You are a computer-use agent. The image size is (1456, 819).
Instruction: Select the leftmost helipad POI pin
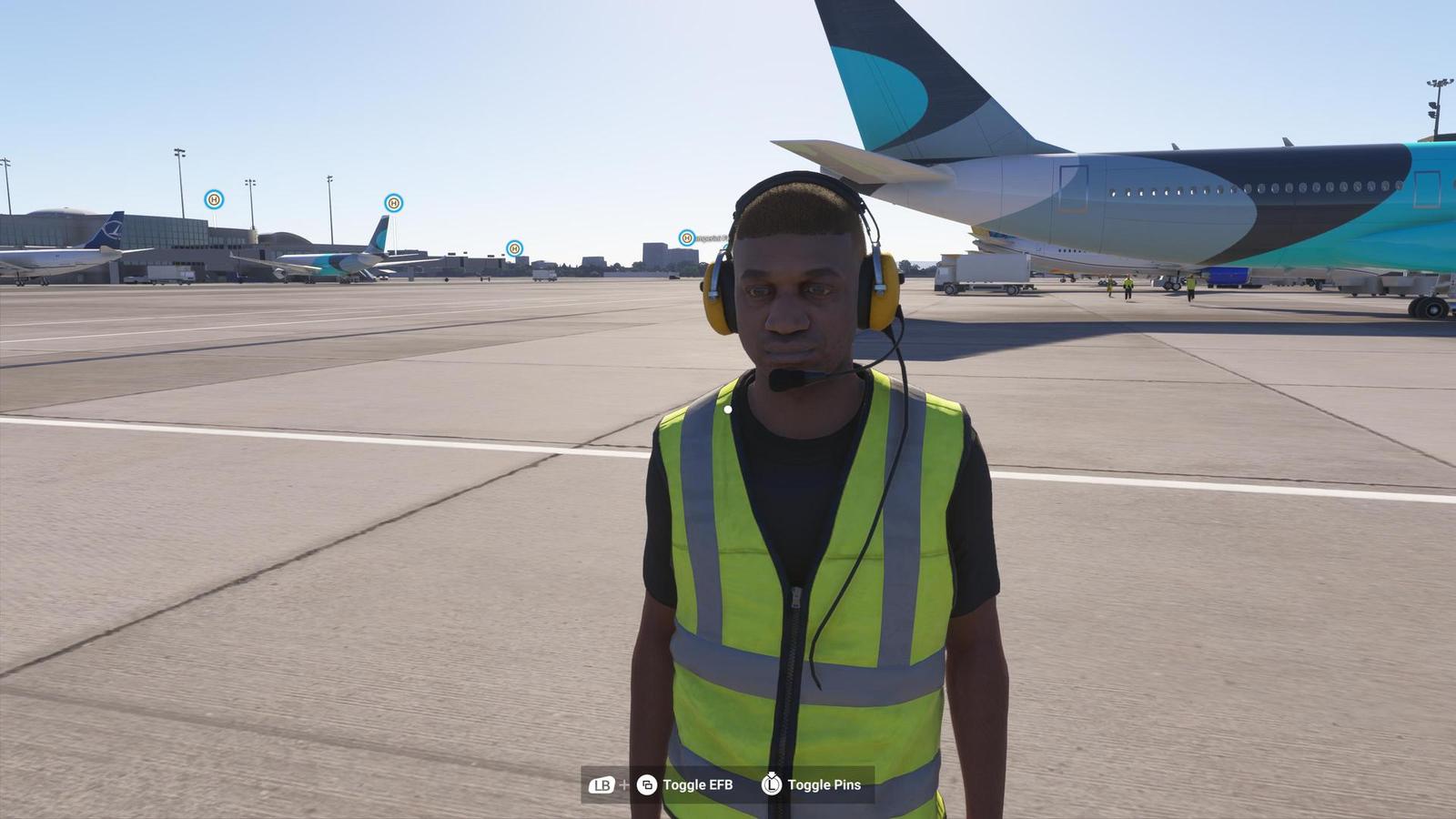tap(215, 200)
